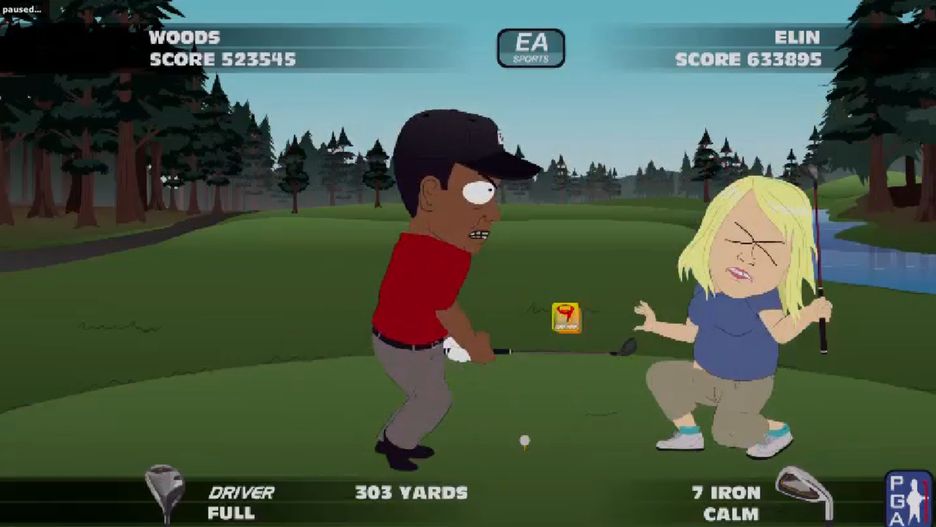
Task: Click the EA Sports logo badge
Action: (x=531, y=48)
